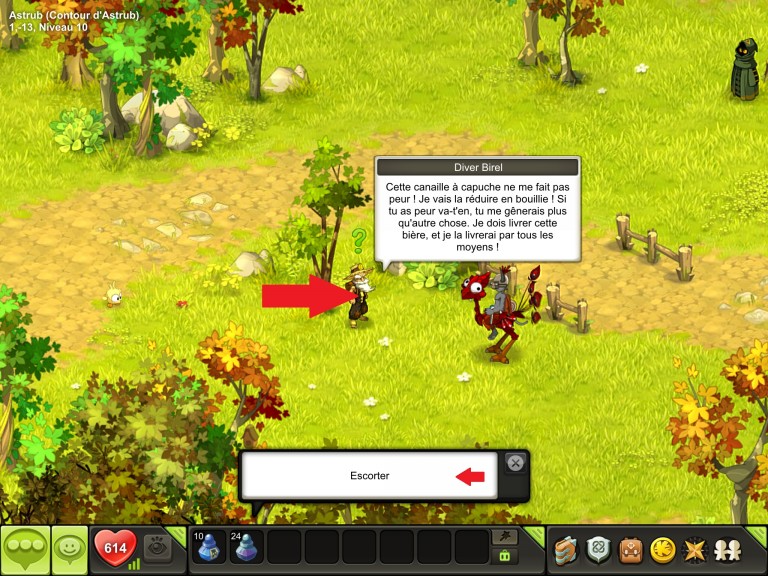Open the spiked star spells icon
Viewport: 768px width, 576px height.
[693, 549]
